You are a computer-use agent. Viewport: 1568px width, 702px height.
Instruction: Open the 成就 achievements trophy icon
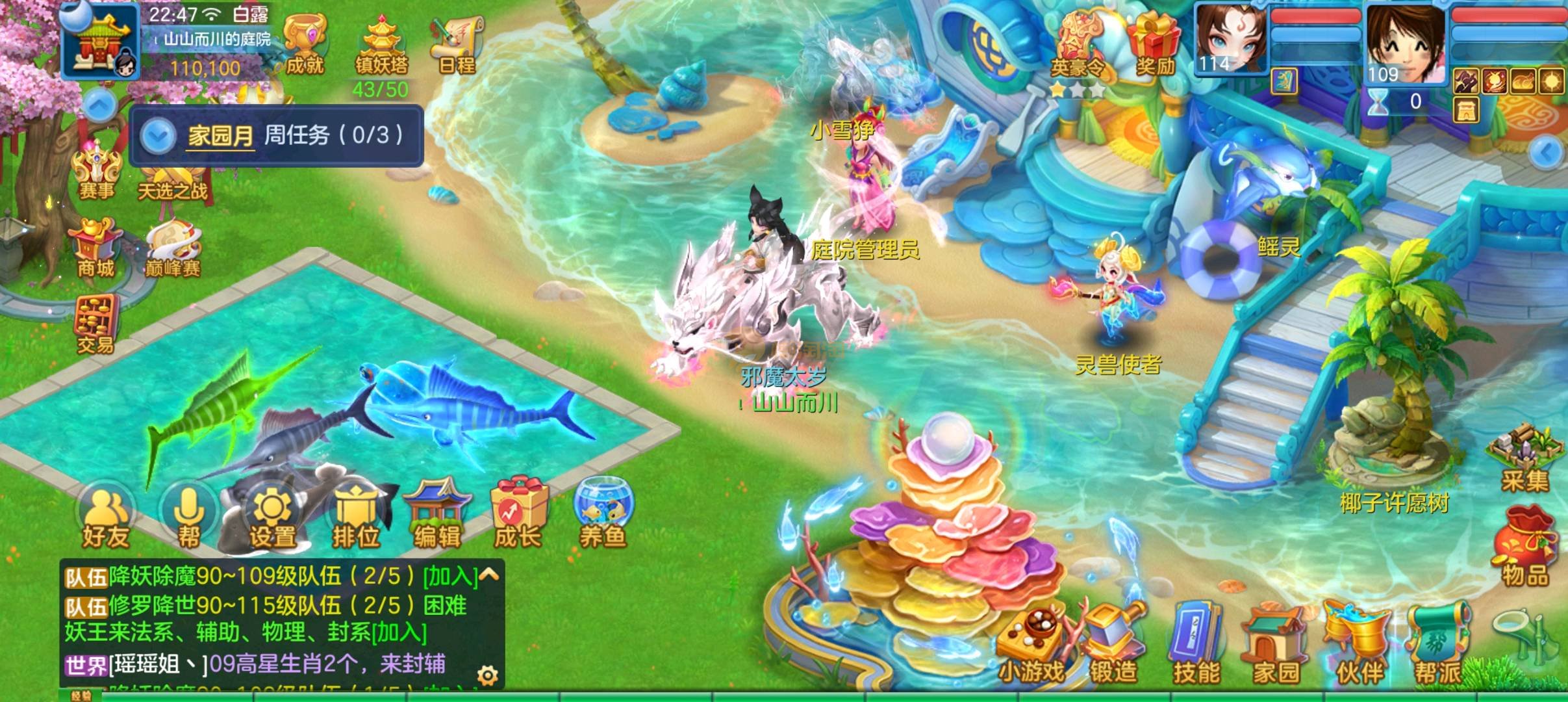[304, 45]
